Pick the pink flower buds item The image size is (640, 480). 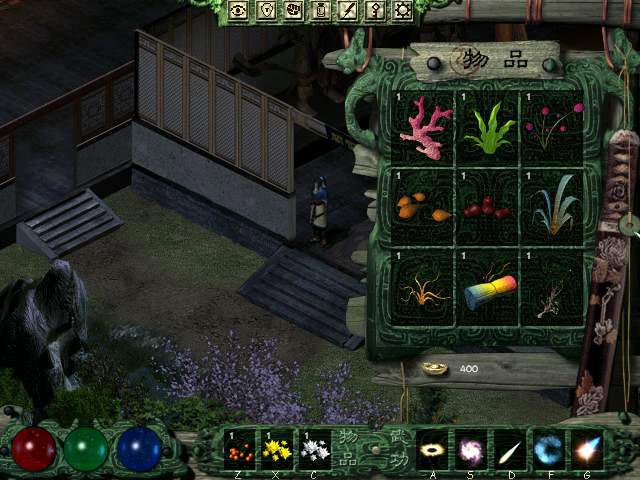click(552, 129)
